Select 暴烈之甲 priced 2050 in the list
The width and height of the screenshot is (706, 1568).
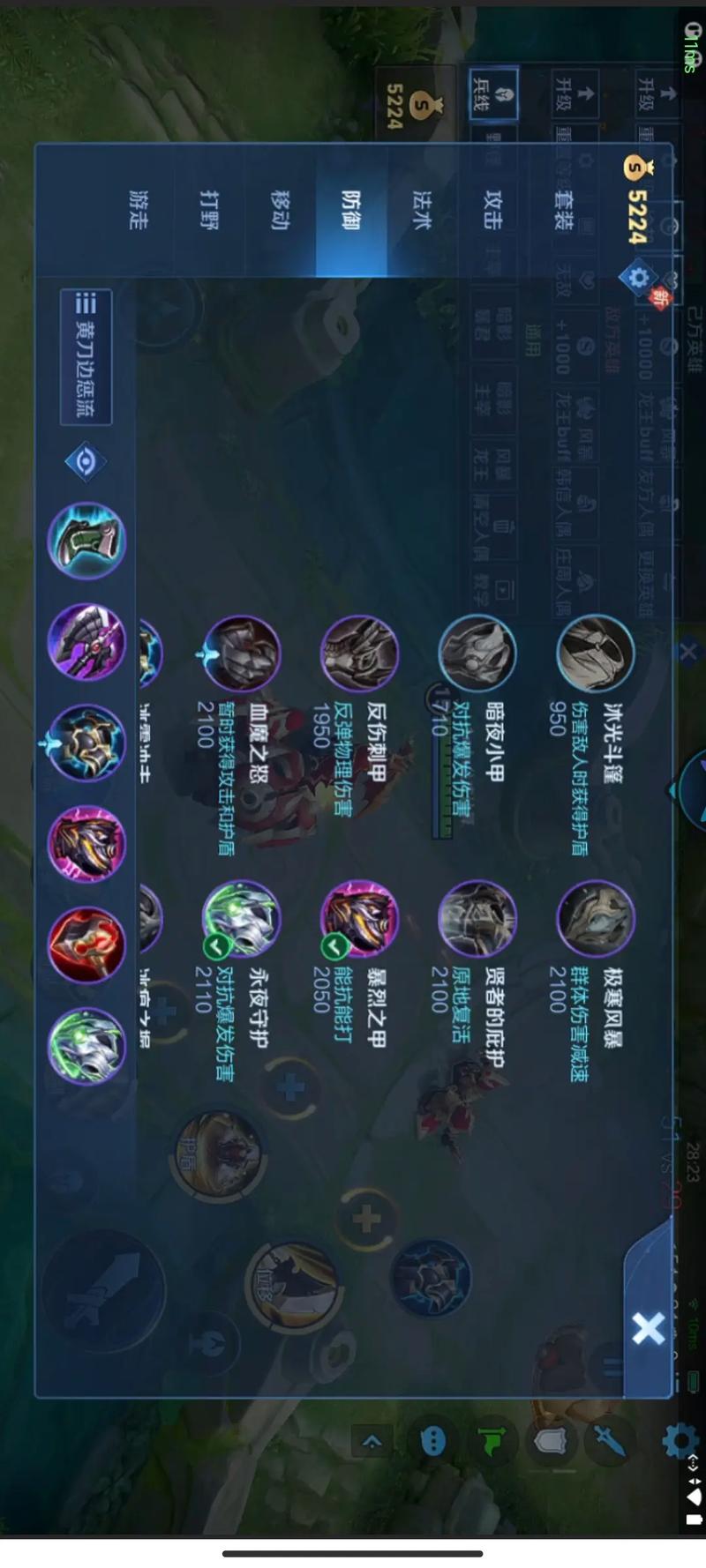pyautogui.click(x=359, y=919)
